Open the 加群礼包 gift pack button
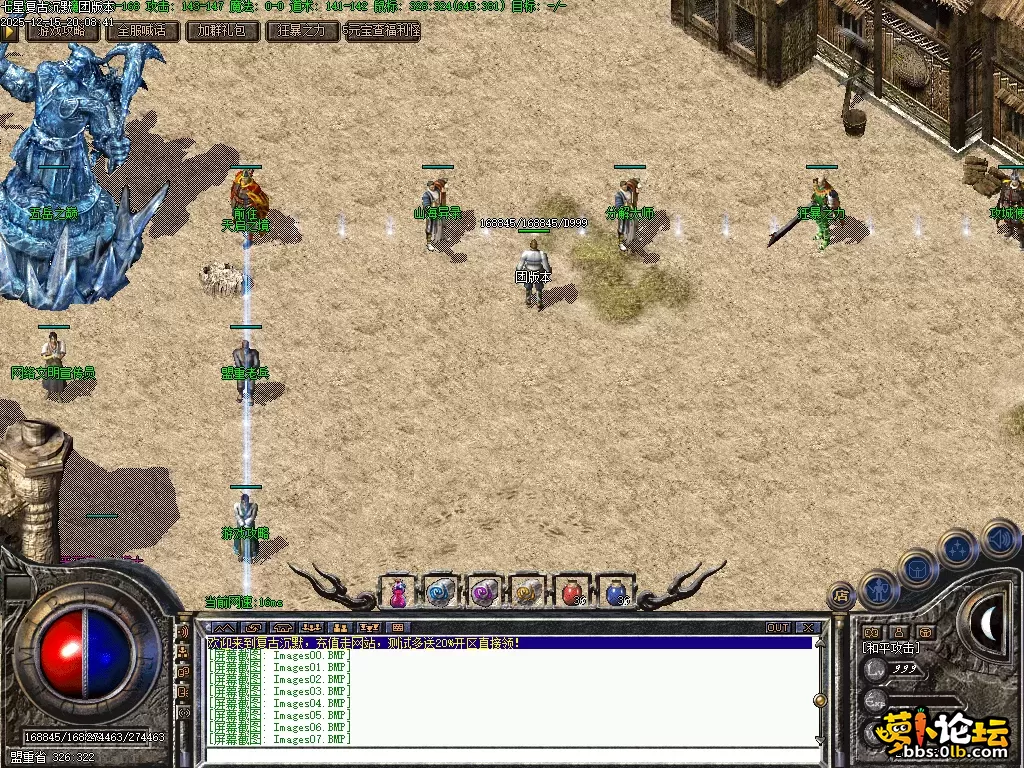 222,31
